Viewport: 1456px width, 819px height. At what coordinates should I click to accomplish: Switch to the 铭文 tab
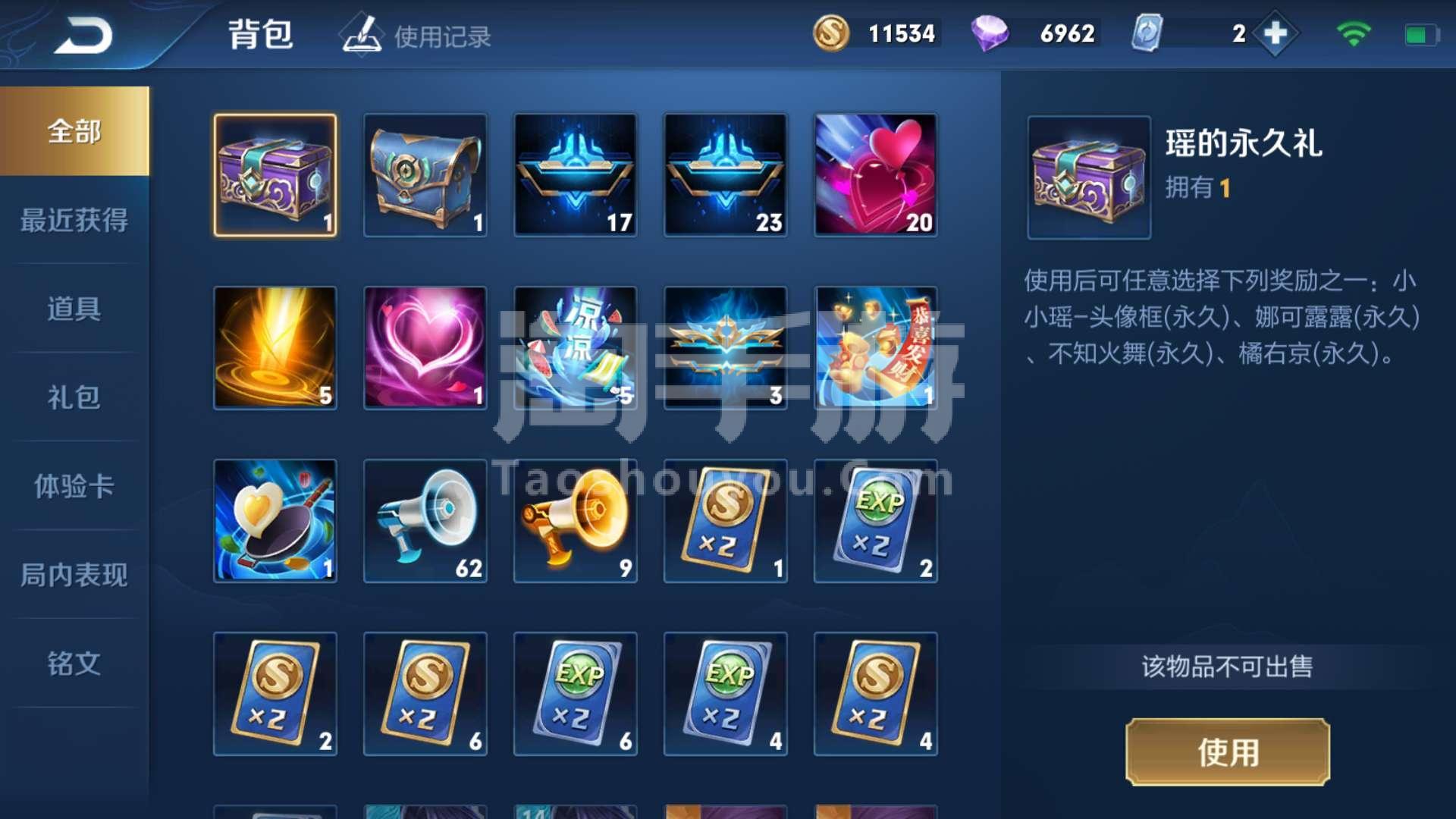74,664
